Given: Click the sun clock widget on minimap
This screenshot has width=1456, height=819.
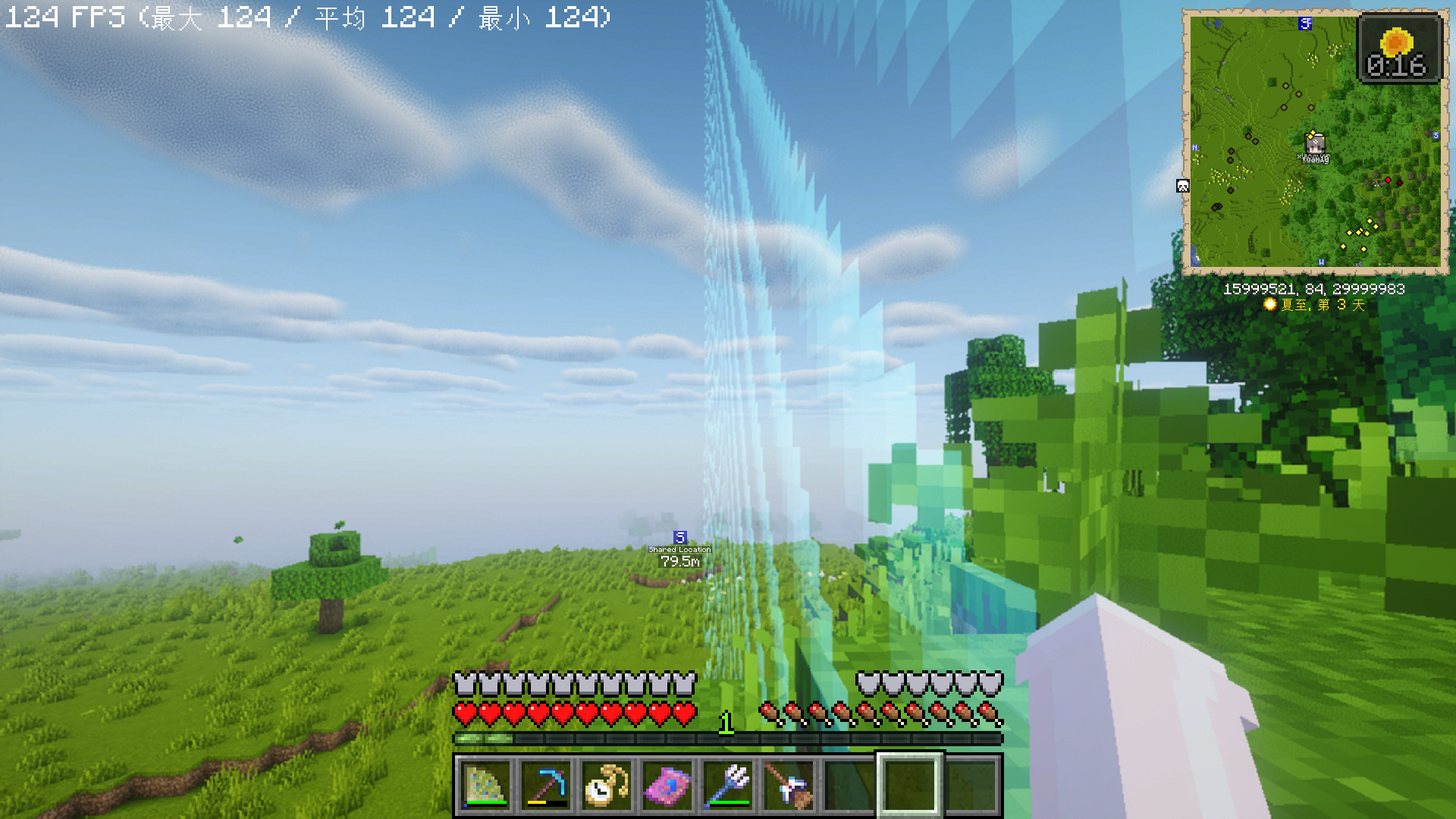Looking at the screenshot, I should 1398,49.
